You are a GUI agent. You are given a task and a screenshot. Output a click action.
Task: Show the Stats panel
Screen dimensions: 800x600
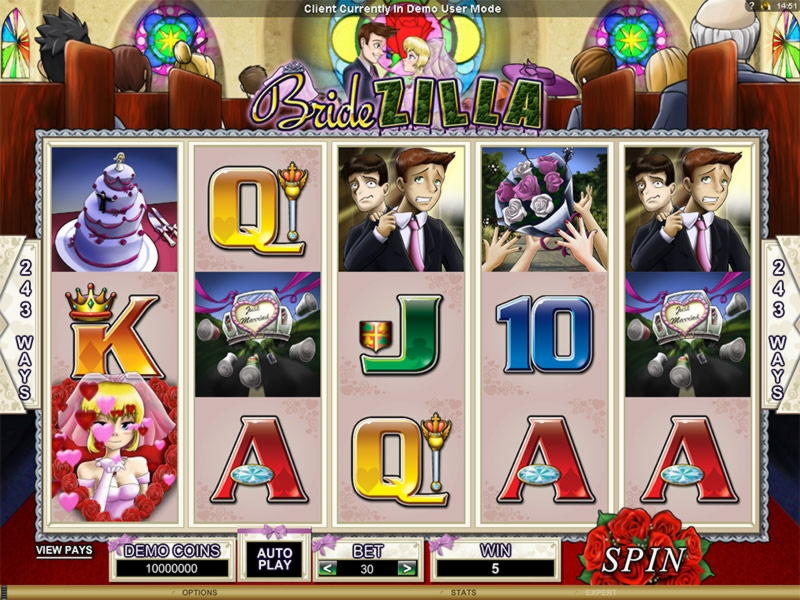464,593
